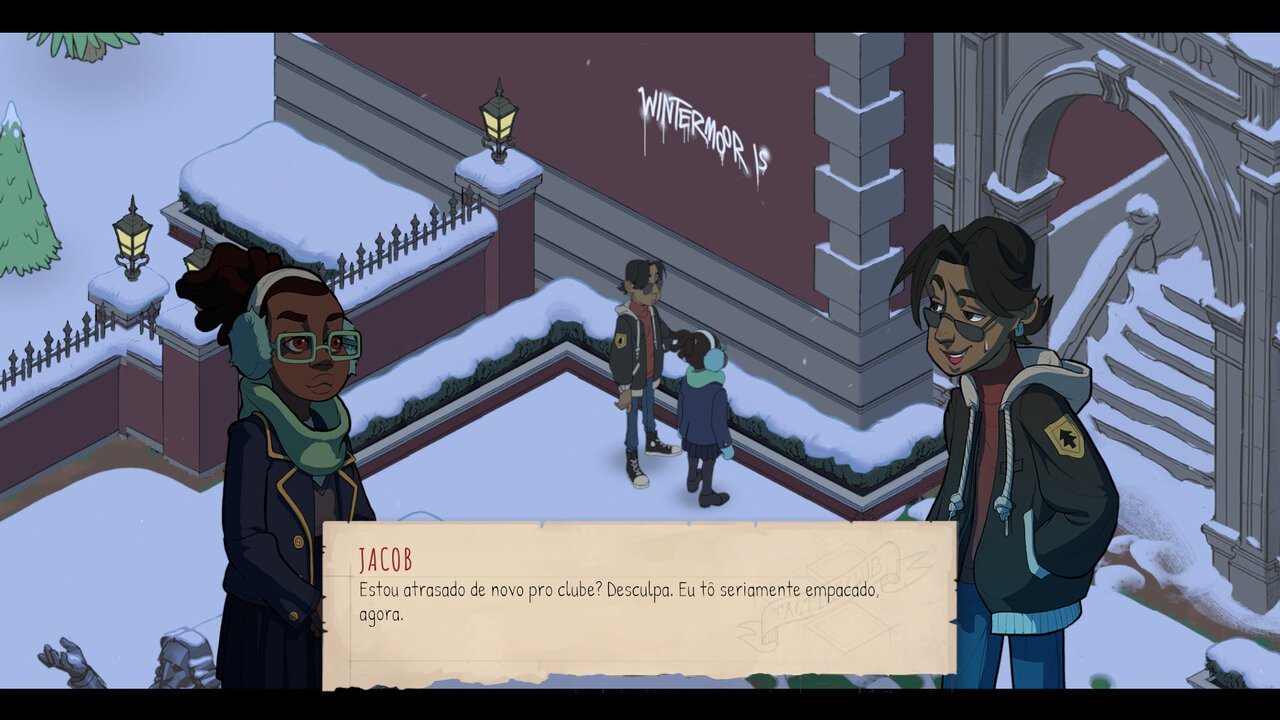Screen dimensions: 1280x720
Task: Advance Jacob's dialogue box
Action: pyautogui.click(x=638, y=600)
